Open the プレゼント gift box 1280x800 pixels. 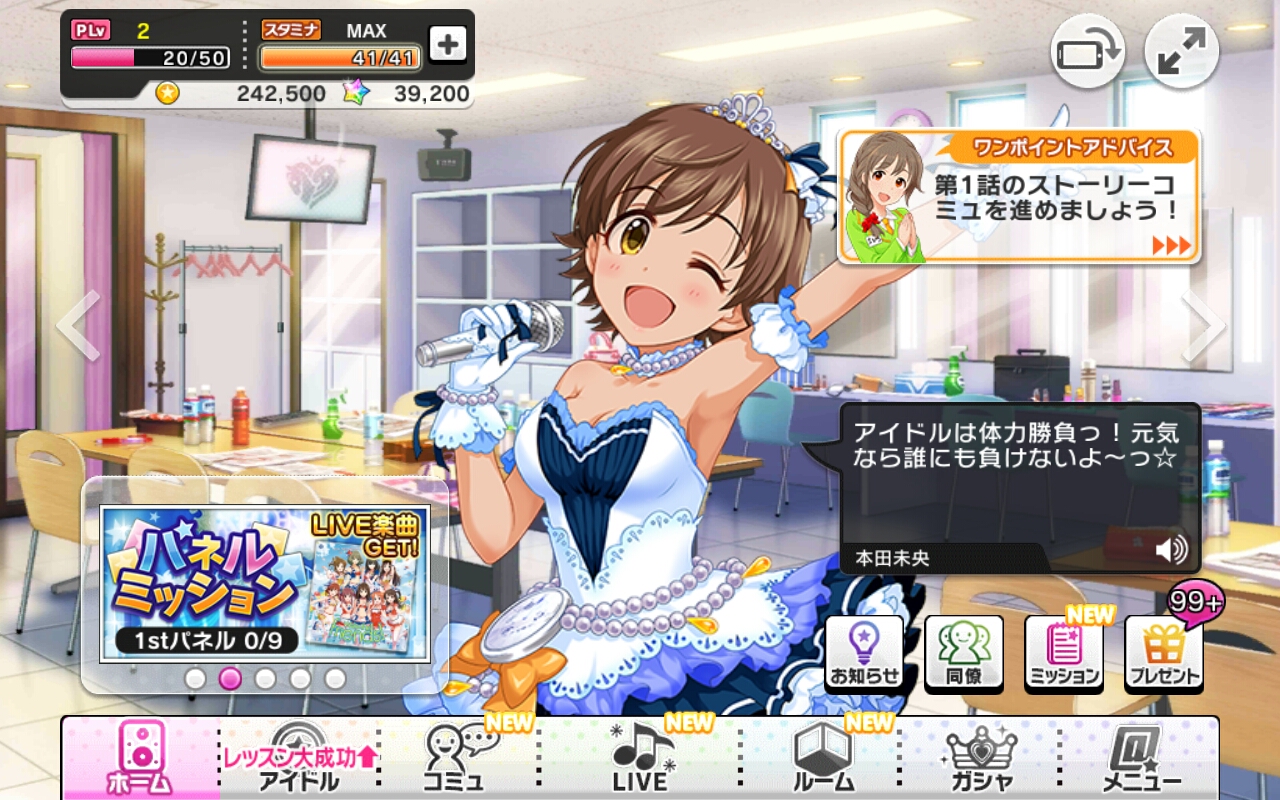click(1163, 653)
